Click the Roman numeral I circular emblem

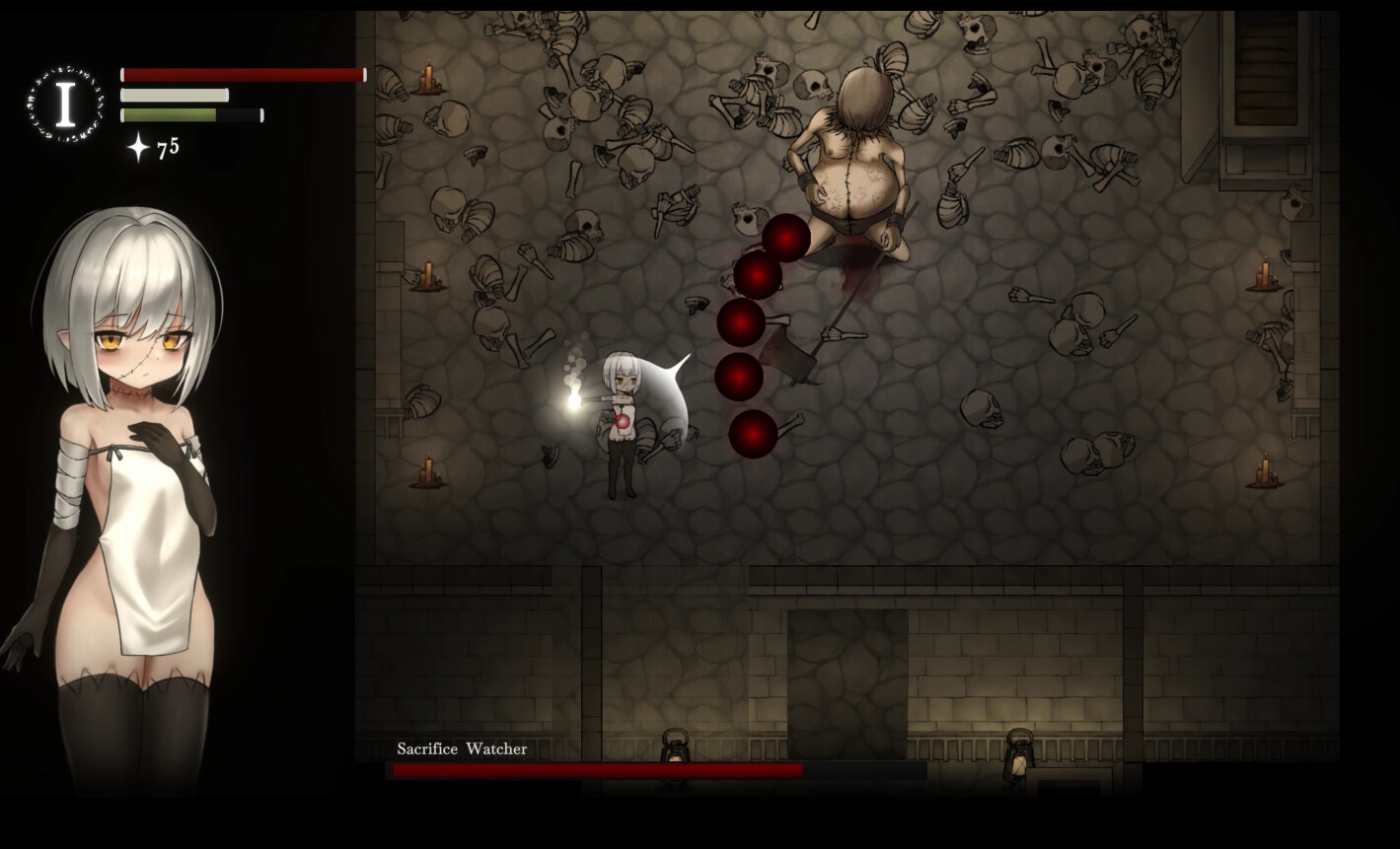pos(64,105)
